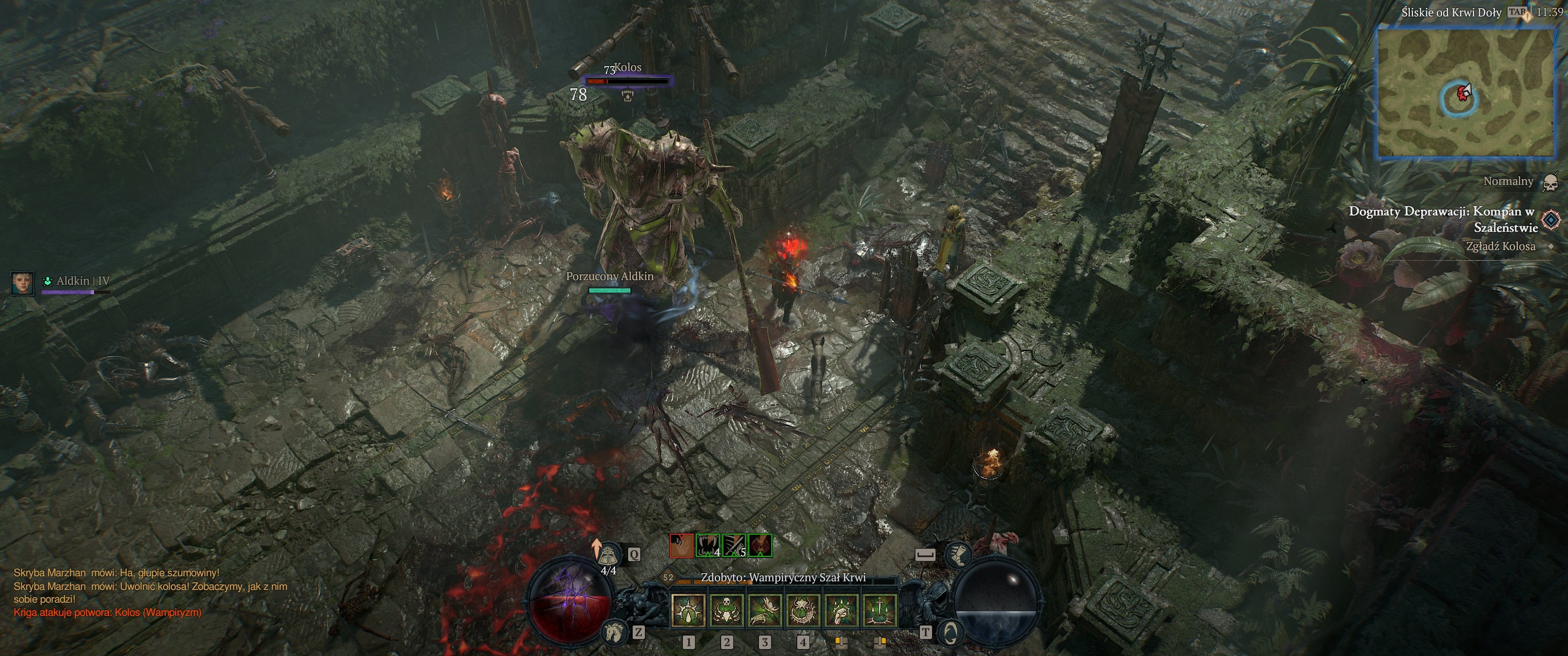Inspect the red hourglass buff icon
The image size is (1568, 656).
pyautogui.click(x=760, y=545)
